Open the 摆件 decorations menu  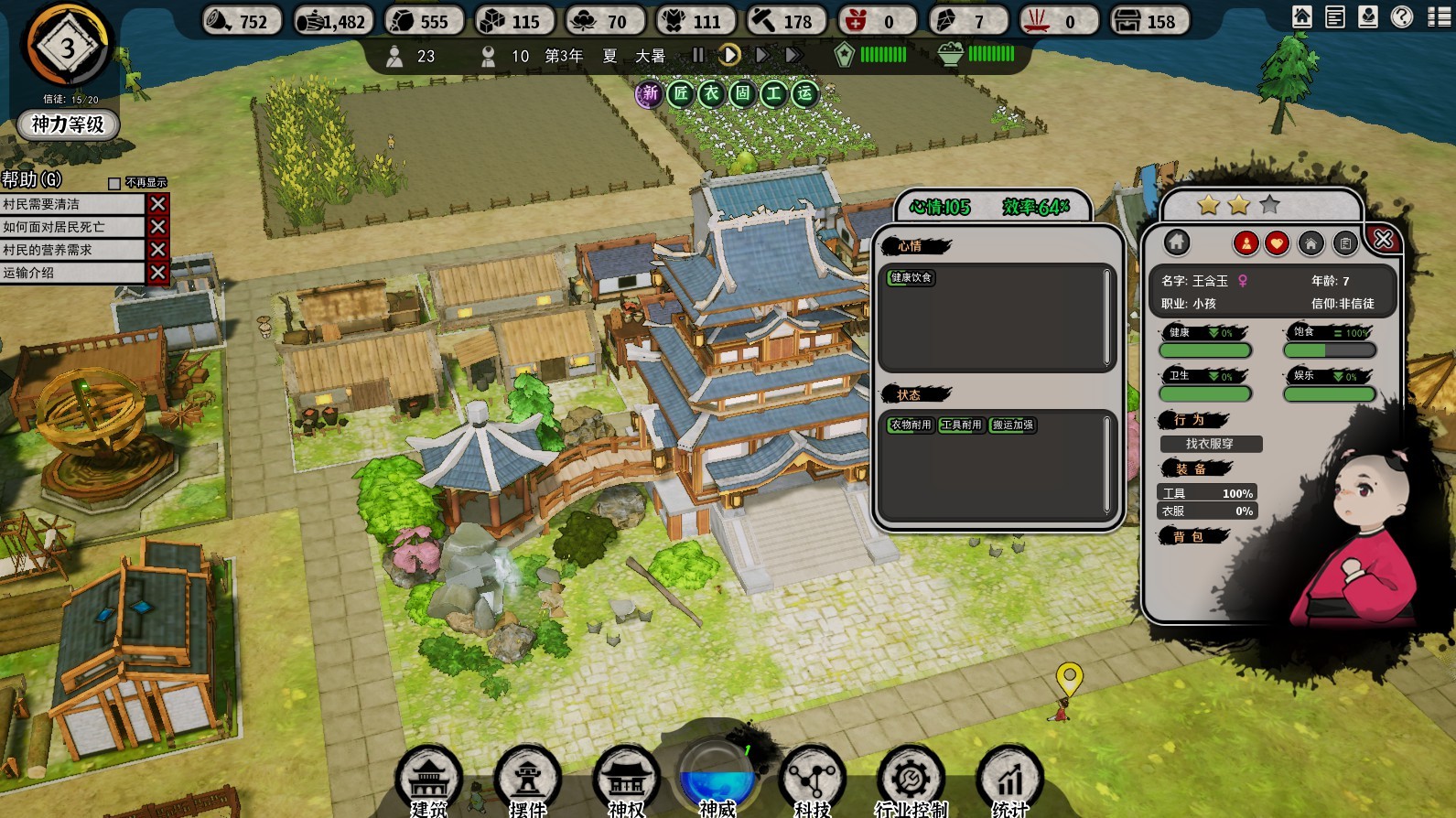pos(527,780)
